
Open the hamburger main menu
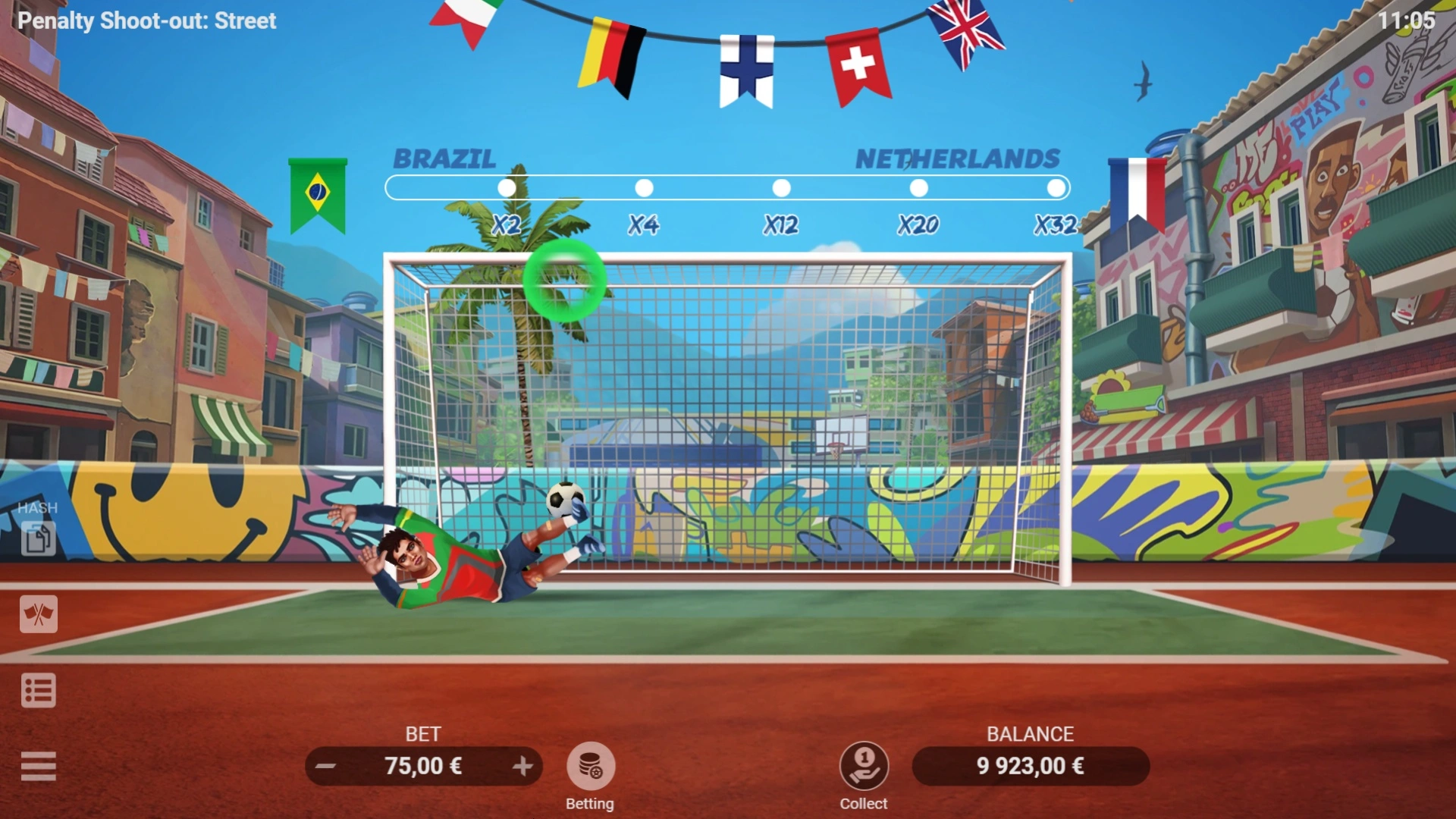click(39, 767)
